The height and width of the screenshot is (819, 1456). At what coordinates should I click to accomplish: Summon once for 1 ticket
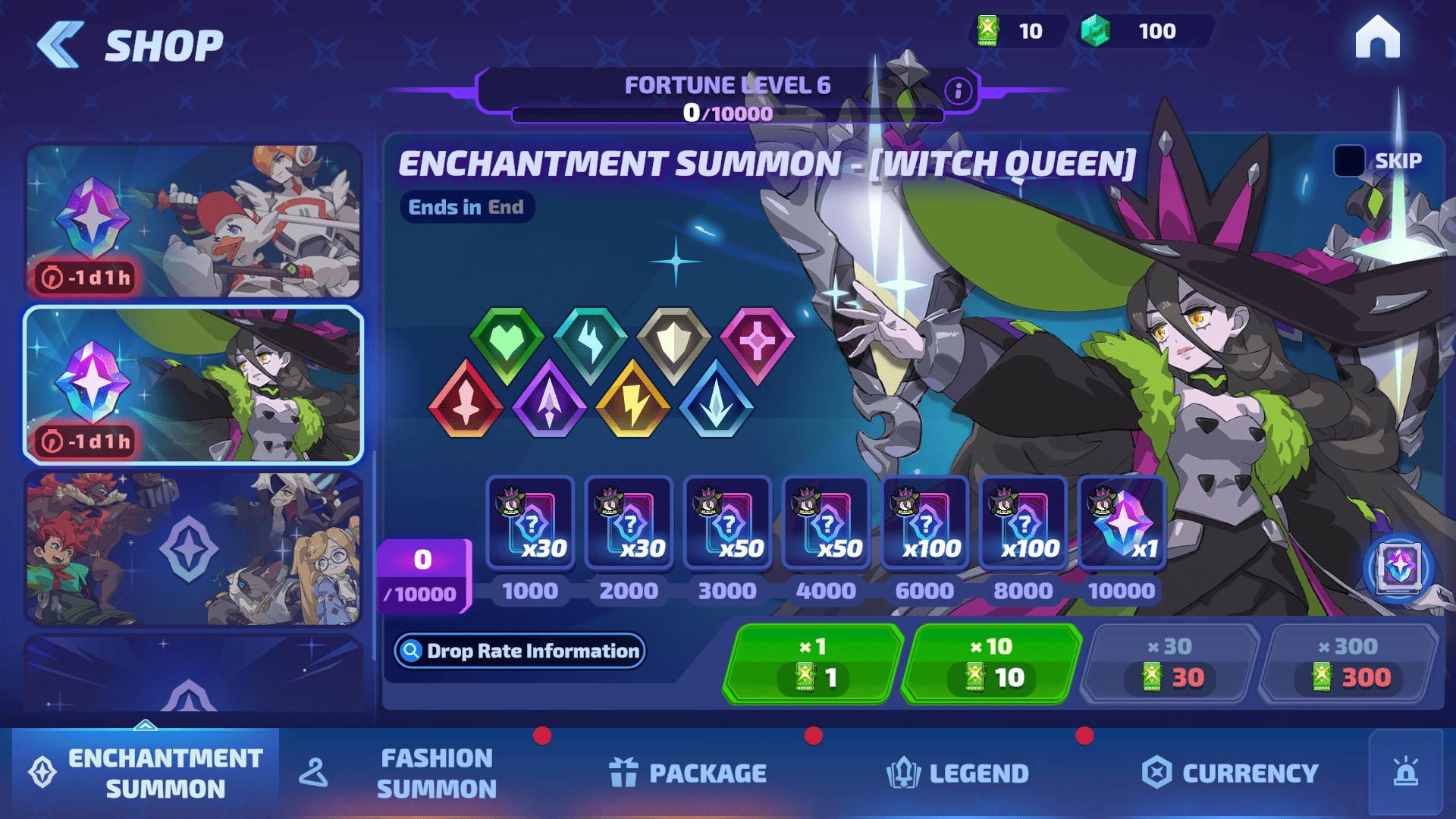(x=813, y=664)
